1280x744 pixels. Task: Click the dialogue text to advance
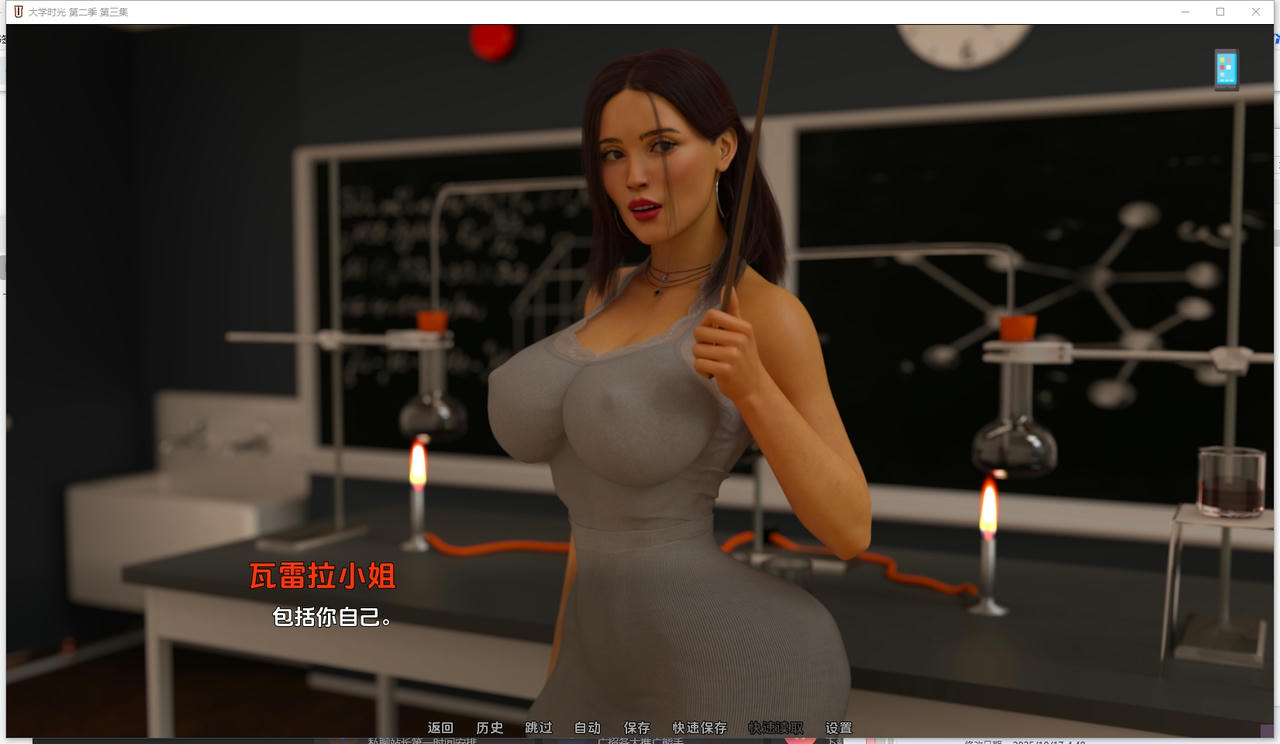pos(330,618)
